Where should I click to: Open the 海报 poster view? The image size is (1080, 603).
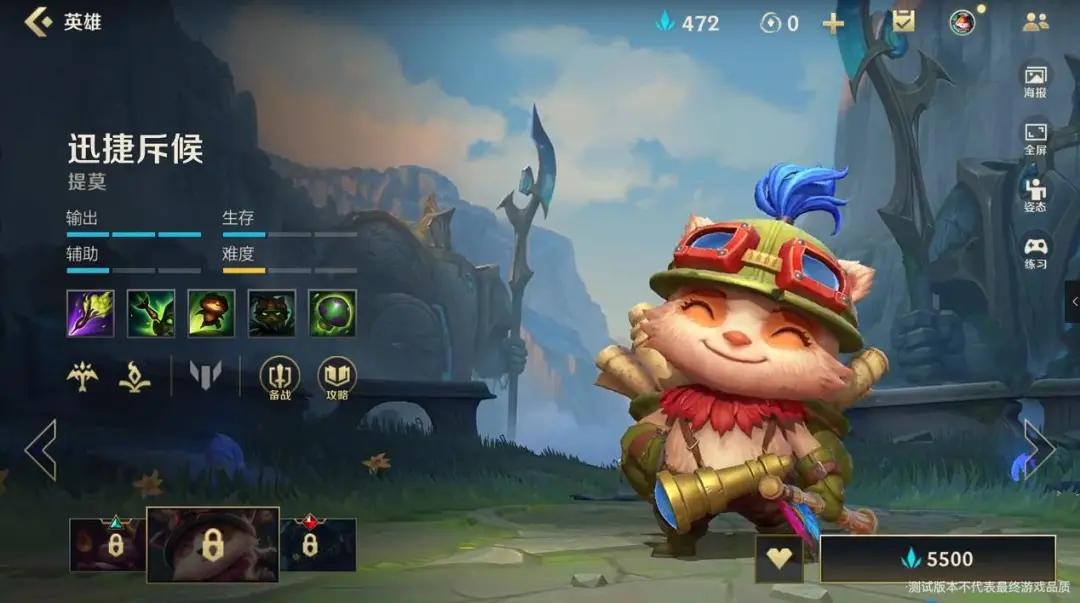coord(1035,81)
